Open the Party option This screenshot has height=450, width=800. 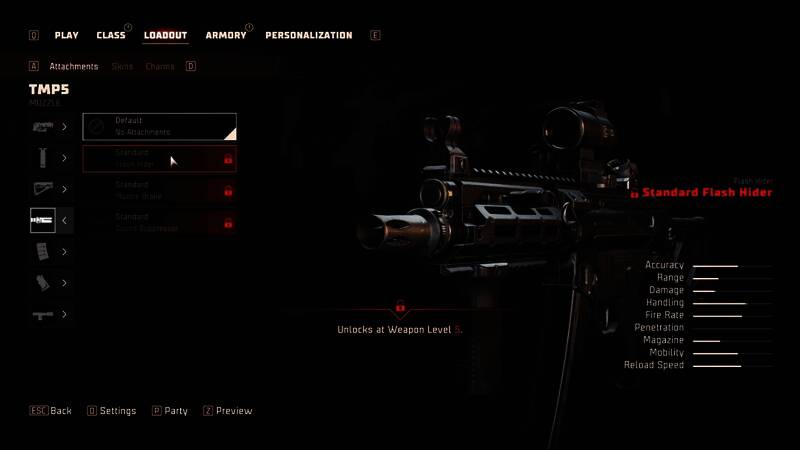(x=170, y=411)
